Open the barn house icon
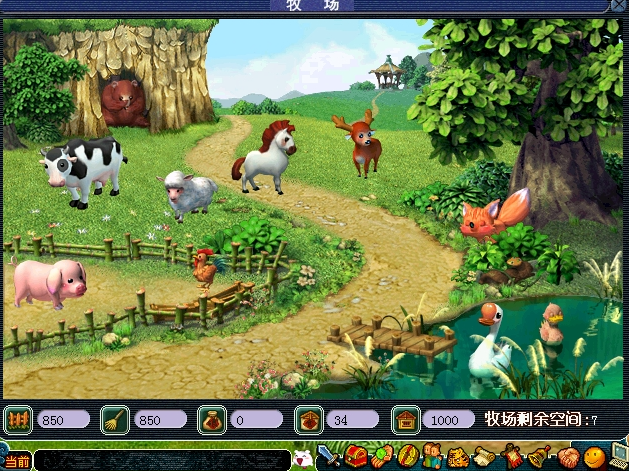Image resolution: width=629 pixels, height=471 pixels. point(405,419)
